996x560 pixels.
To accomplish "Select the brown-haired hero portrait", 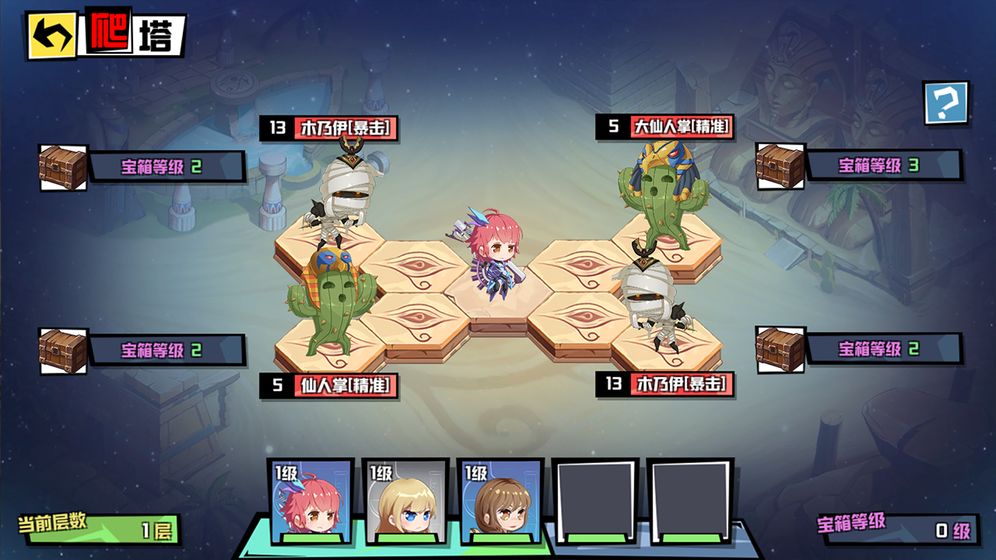I will 500,502.
